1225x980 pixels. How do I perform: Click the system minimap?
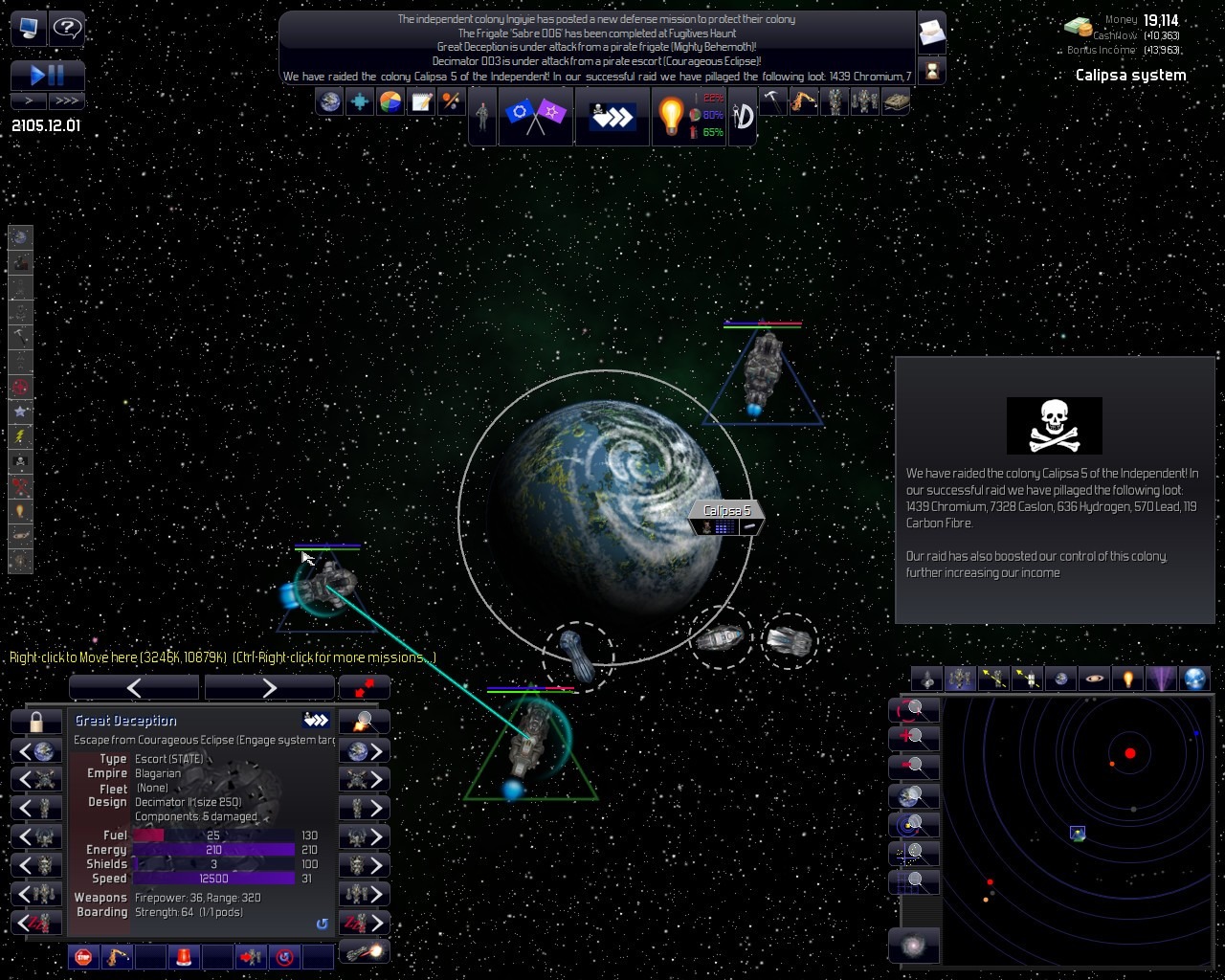1077,831
